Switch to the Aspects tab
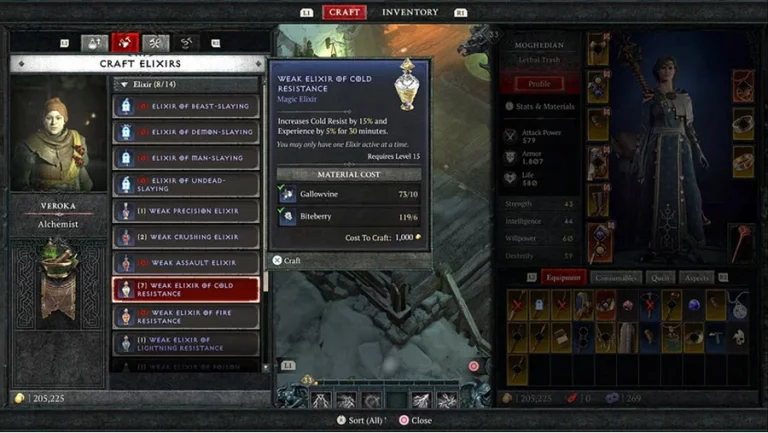This screenshot has height=433, width=768. point(696,277)
